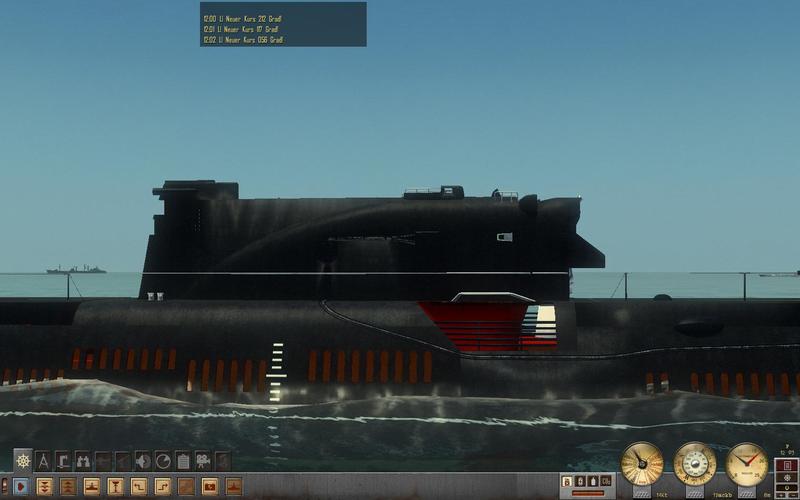Open the navigation compass divider tool
This screenshot has height=500, width=800.
pyautogui.click(x=42, y=461)
